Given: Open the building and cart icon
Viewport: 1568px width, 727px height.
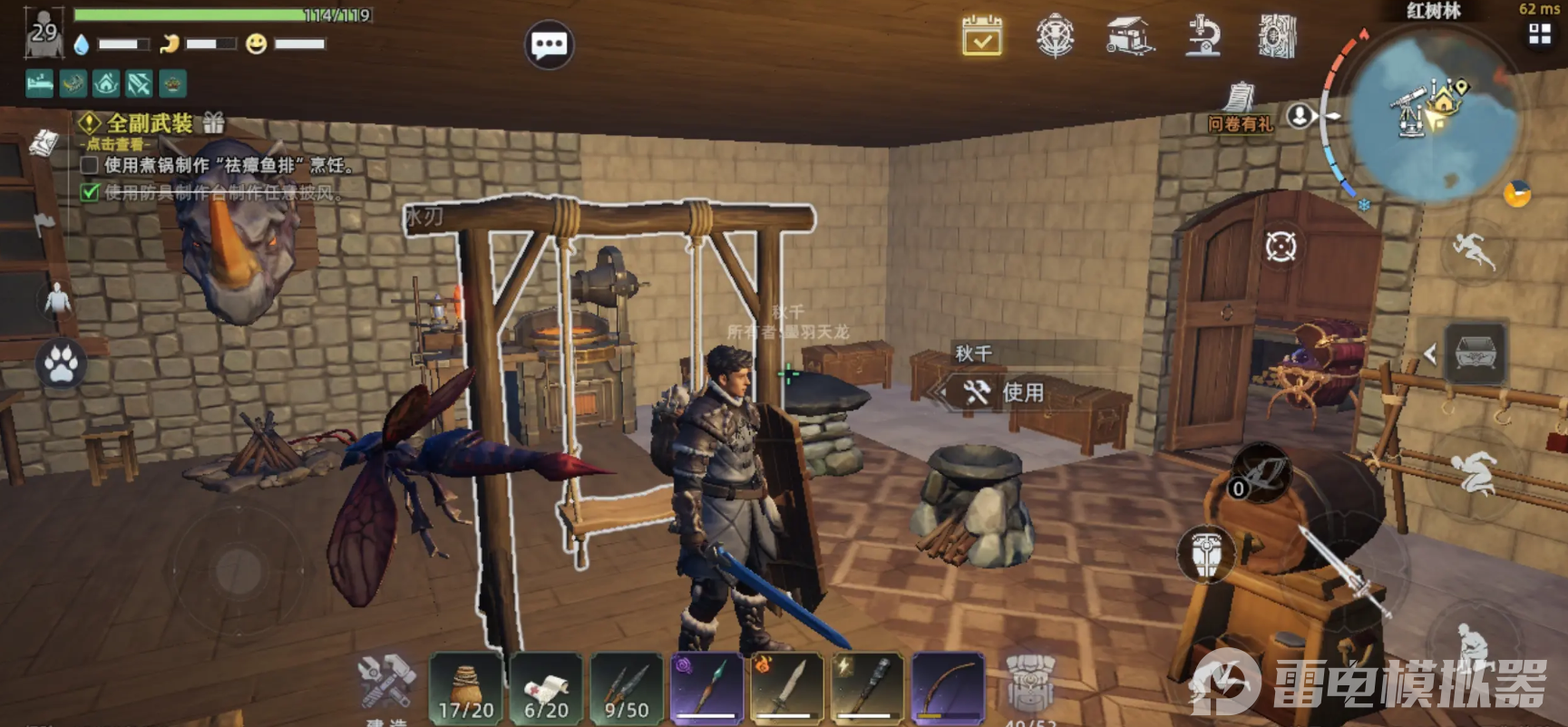Looking at the screenshot, I should click(x=1130, y=37).
